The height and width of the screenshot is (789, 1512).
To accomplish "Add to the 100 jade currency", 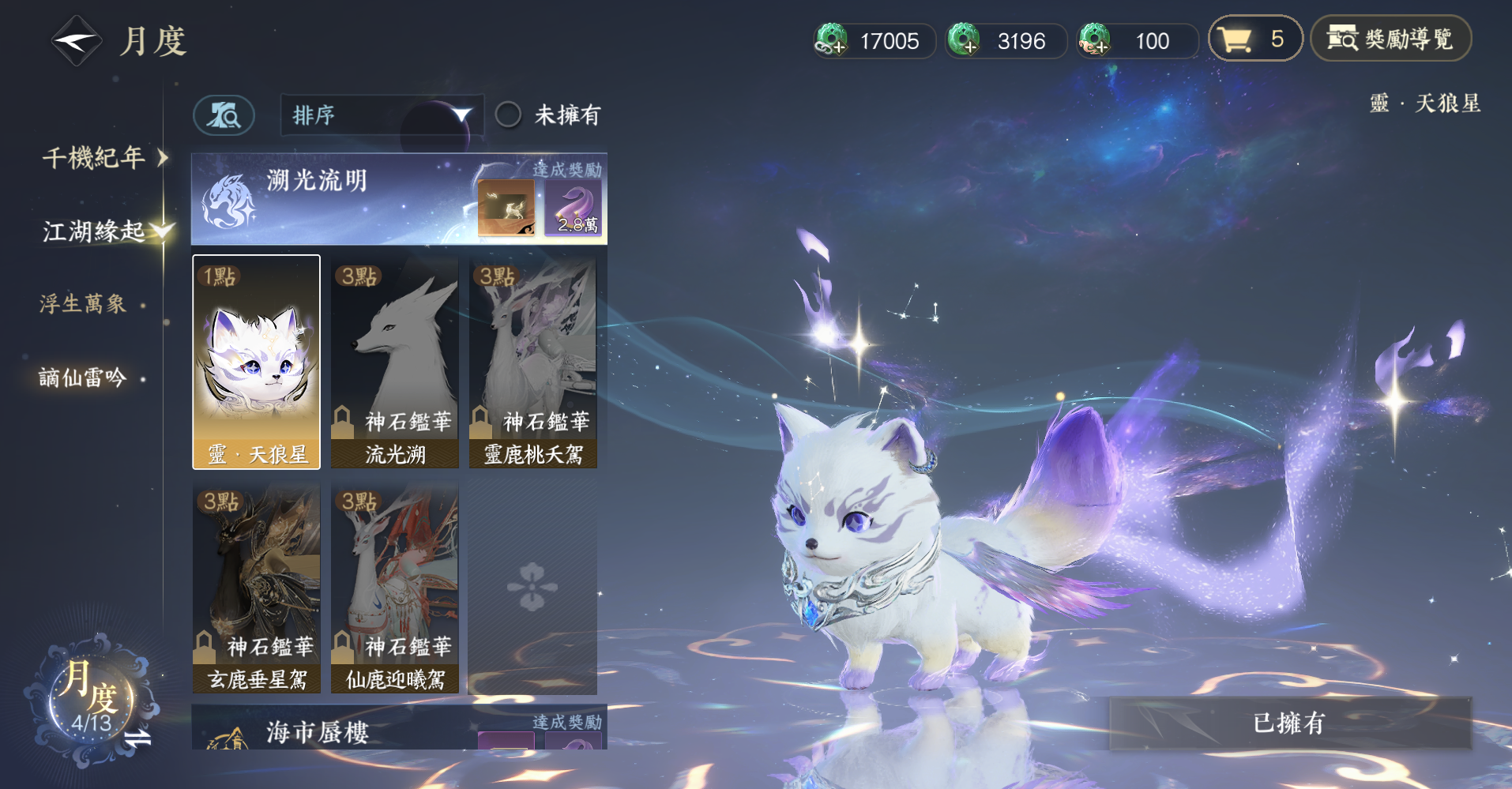I will (1096, 40).
